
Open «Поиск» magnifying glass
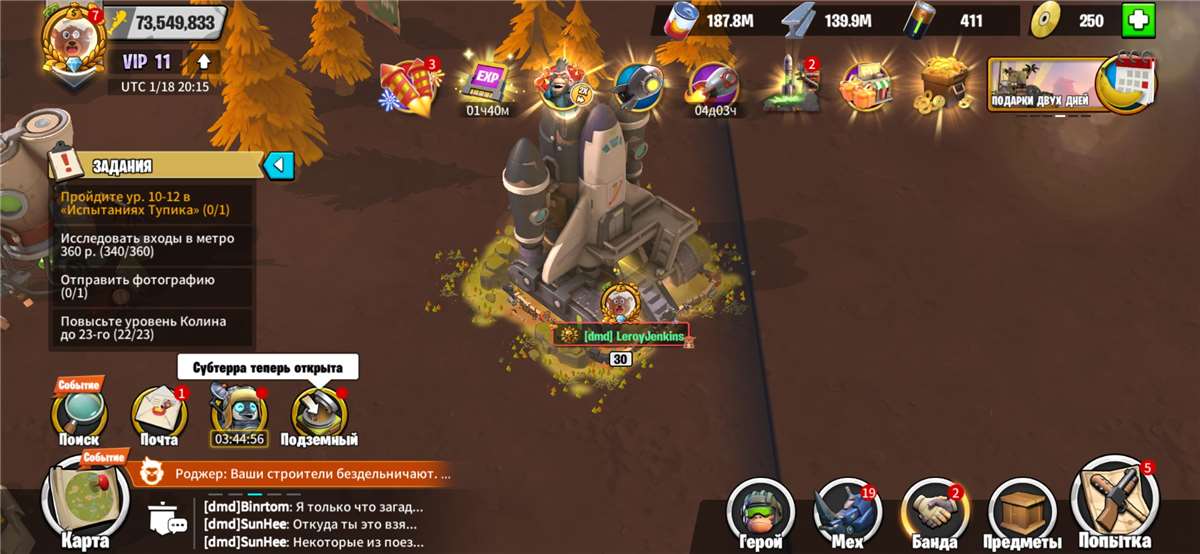pos(79,413)
